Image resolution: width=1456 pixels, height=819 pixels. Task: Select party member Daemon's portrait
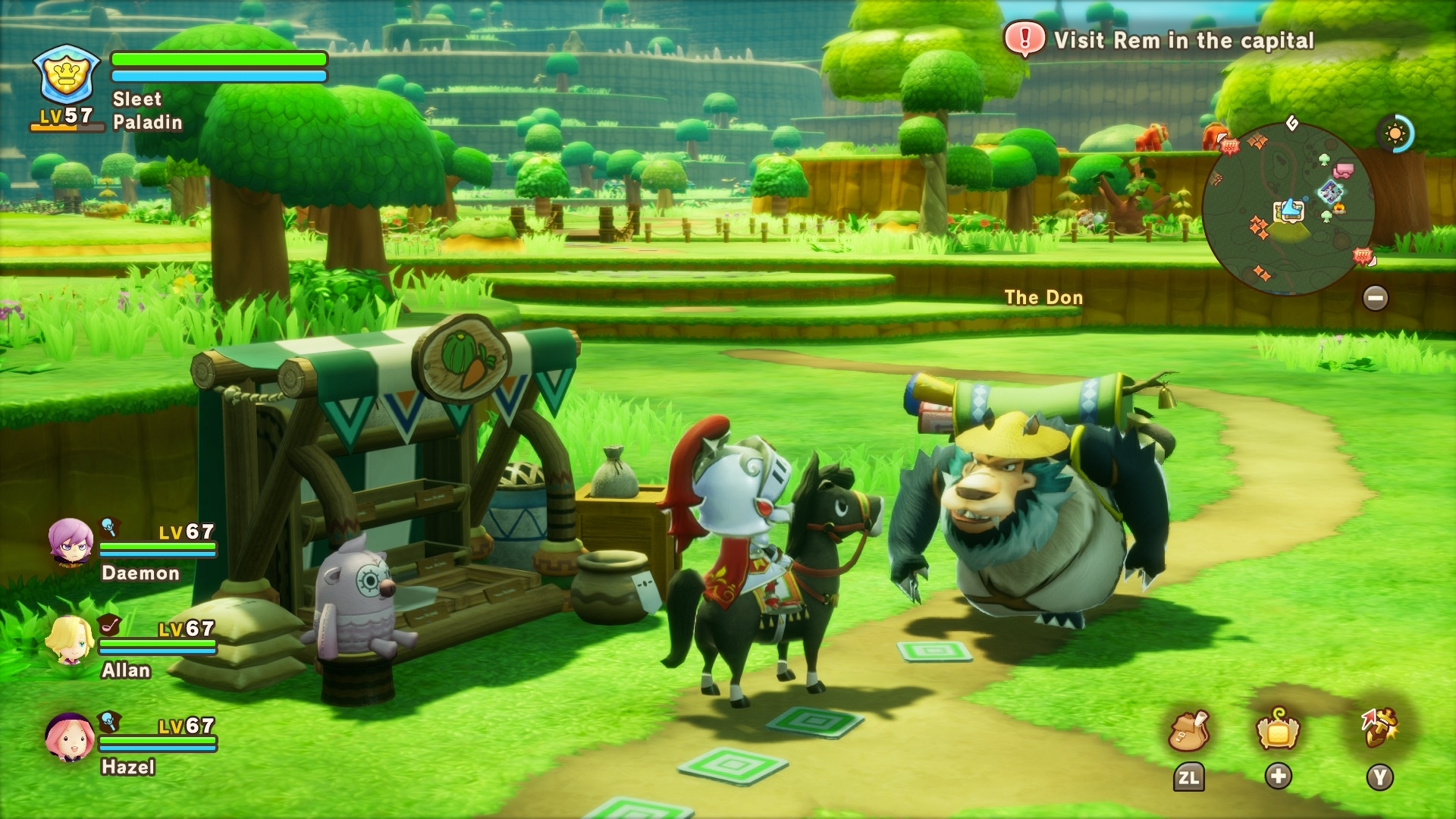point(71,542)
